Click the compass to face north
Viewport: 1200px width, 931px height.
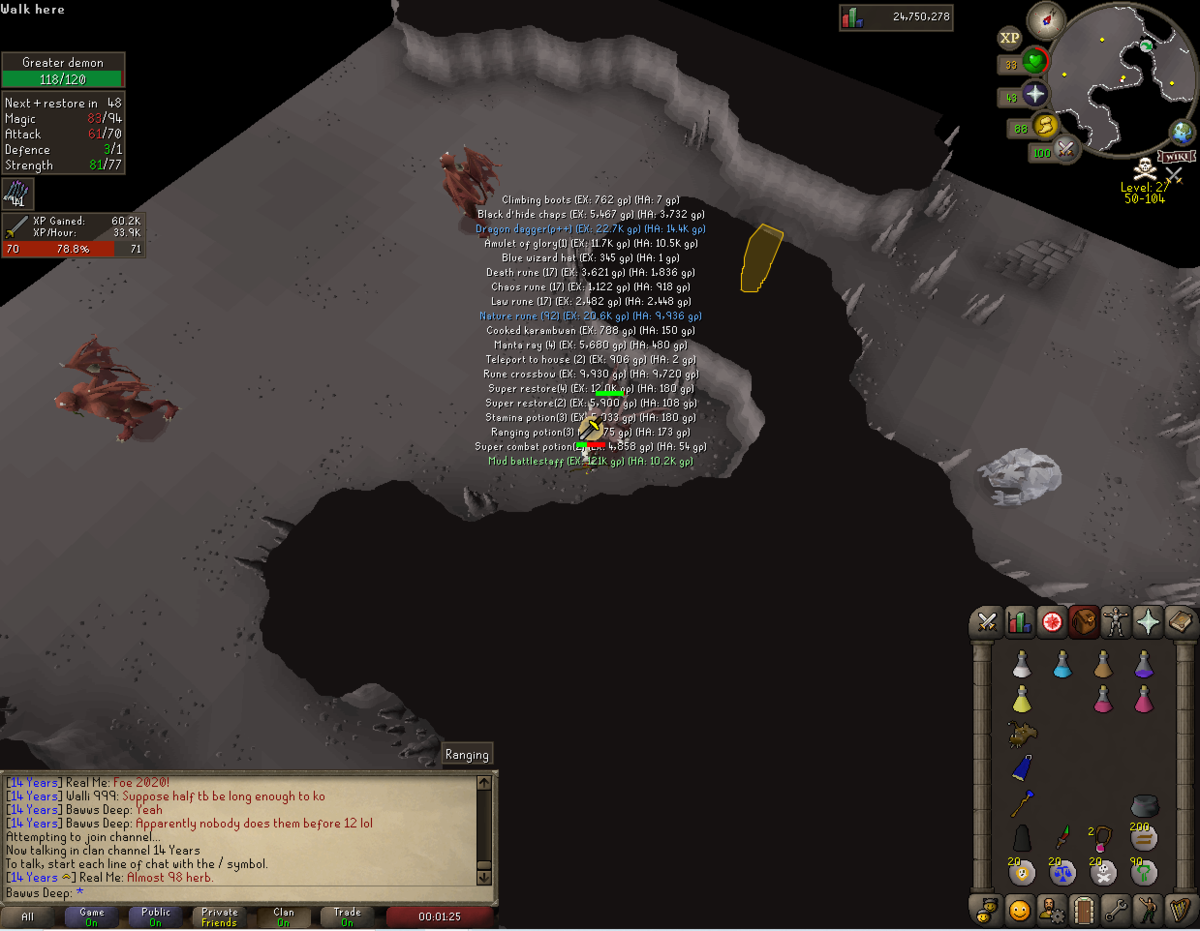click(x=1046, y=20)
